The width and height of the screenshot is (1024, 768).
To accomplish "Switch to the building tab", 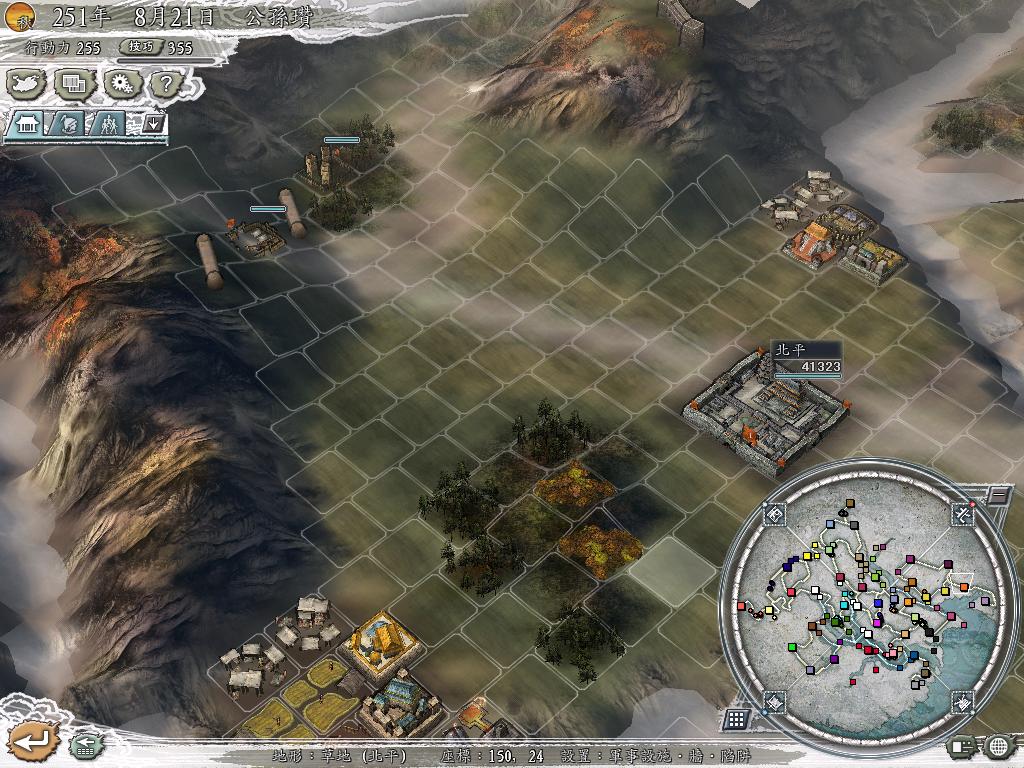I will point(24,124).
